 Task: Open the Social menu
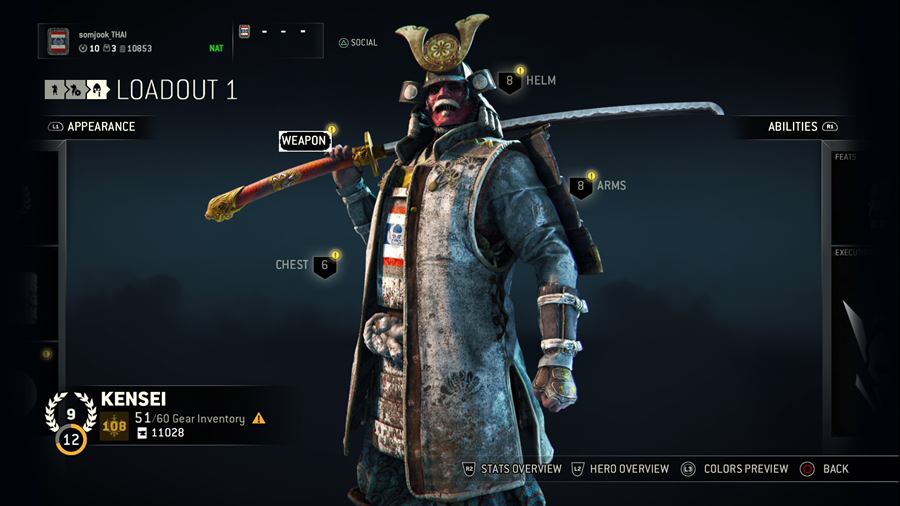(358, 43)
